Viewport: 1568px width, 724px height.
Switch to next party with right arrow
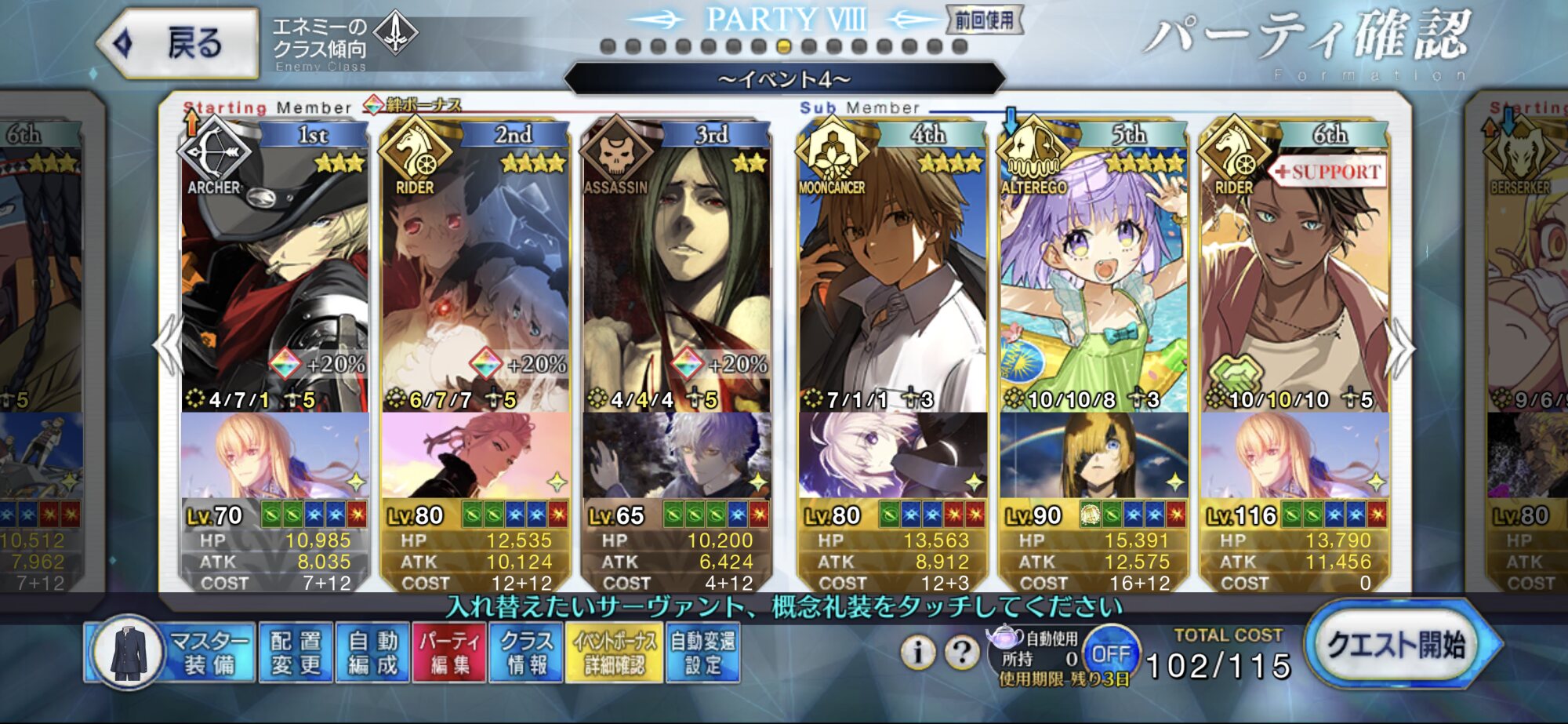[x=1400, y=346]
